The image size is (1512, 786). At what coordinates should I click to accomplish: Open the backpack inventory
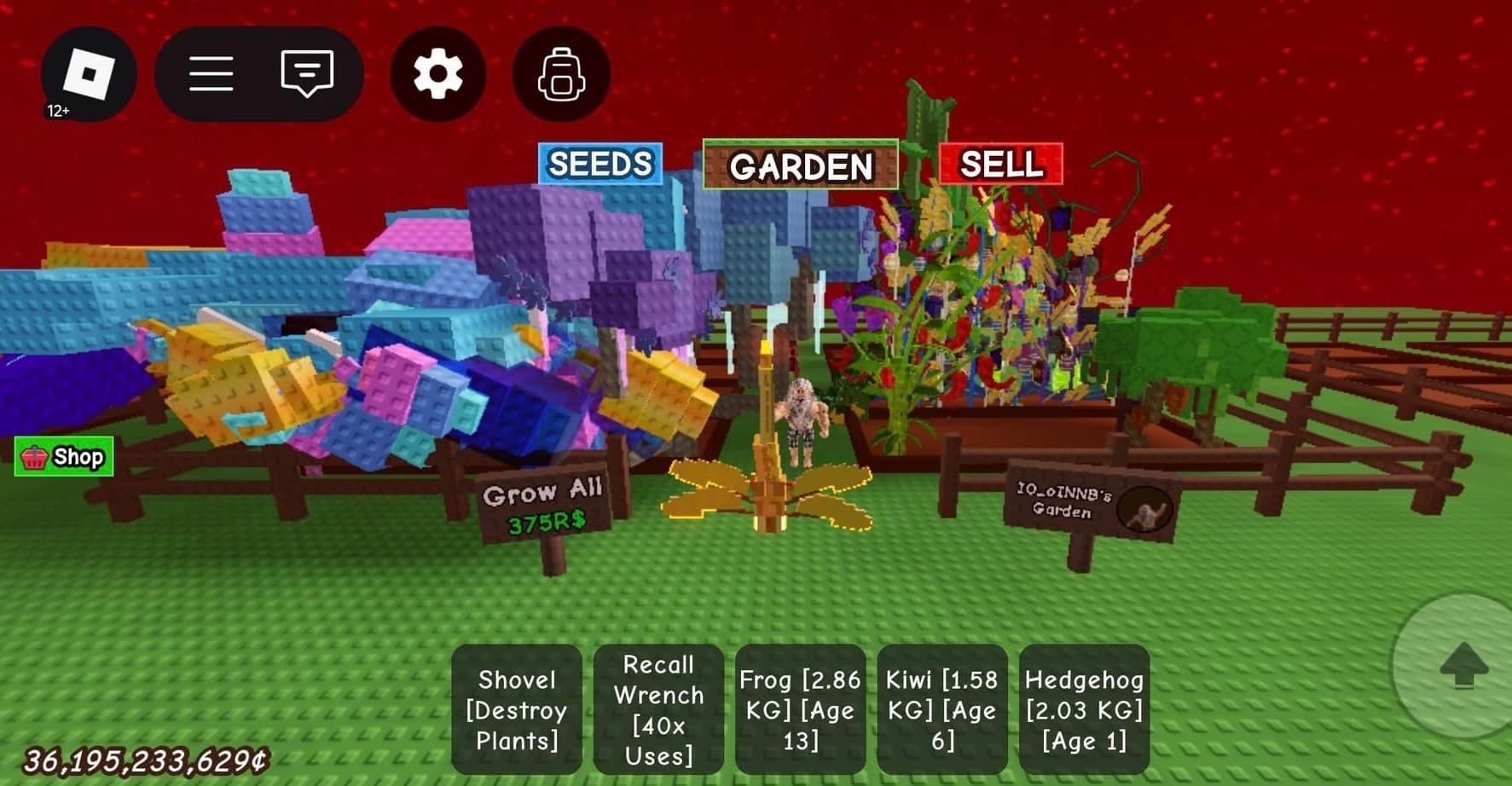(561, 74)
